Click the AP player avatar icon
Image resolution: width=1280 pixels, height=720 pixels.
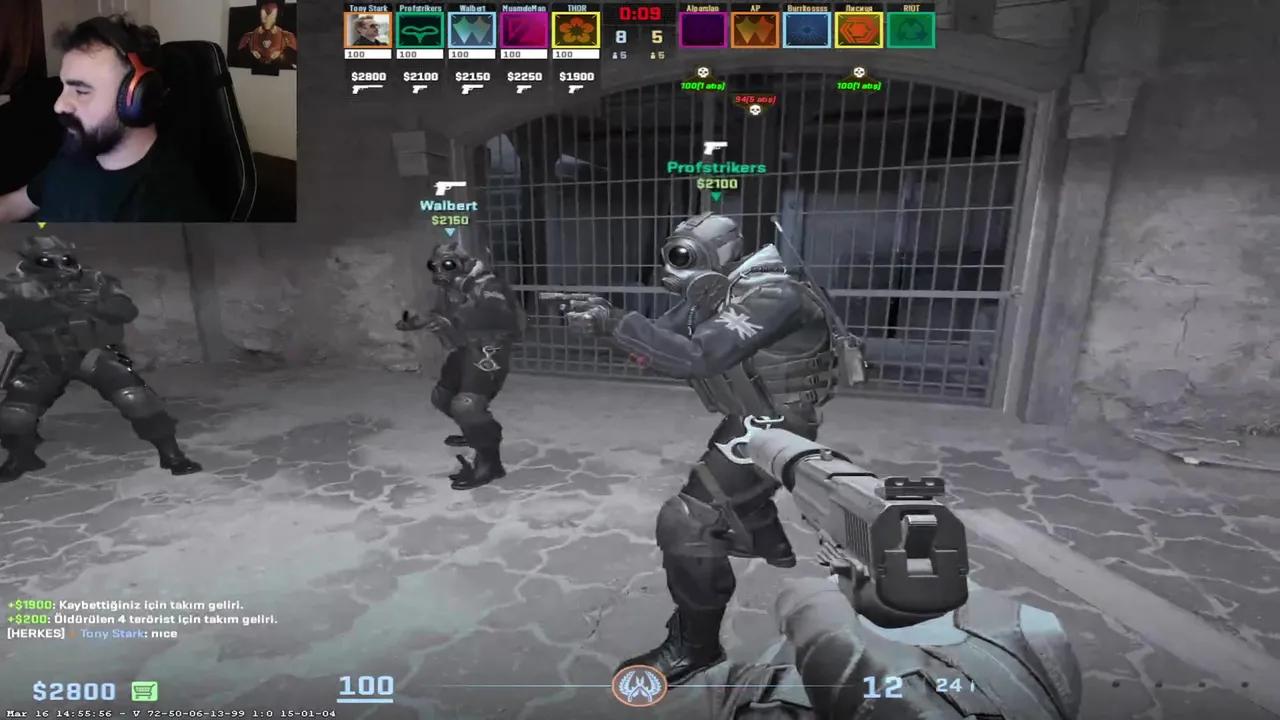[755, 29]
